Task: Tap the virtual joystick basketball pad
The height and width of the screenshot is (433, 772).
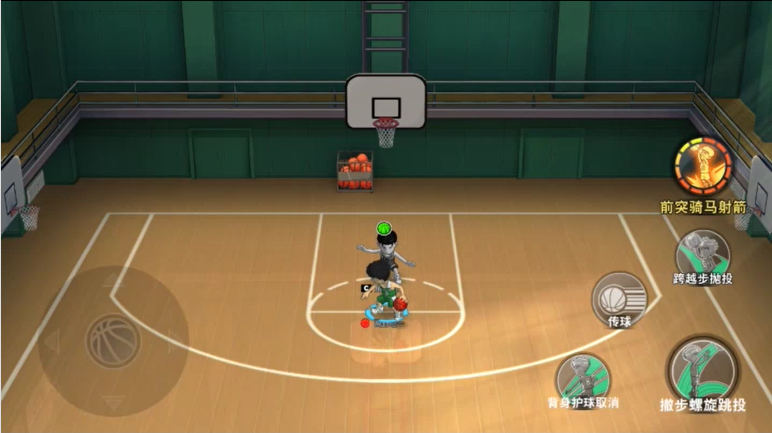Action: [x=112, y=340]
